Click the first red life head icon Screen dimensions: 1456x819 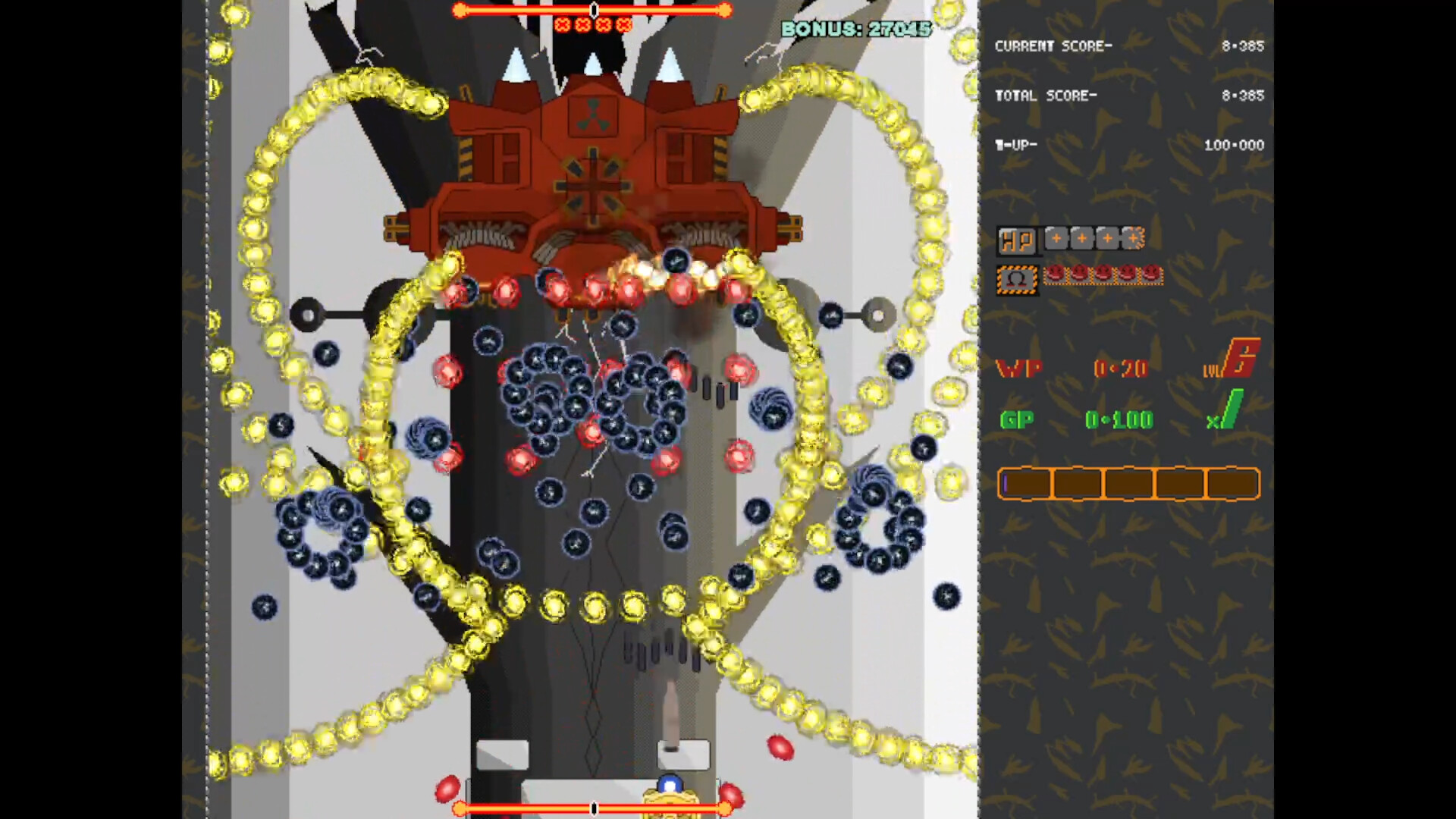coord(1056,275)
